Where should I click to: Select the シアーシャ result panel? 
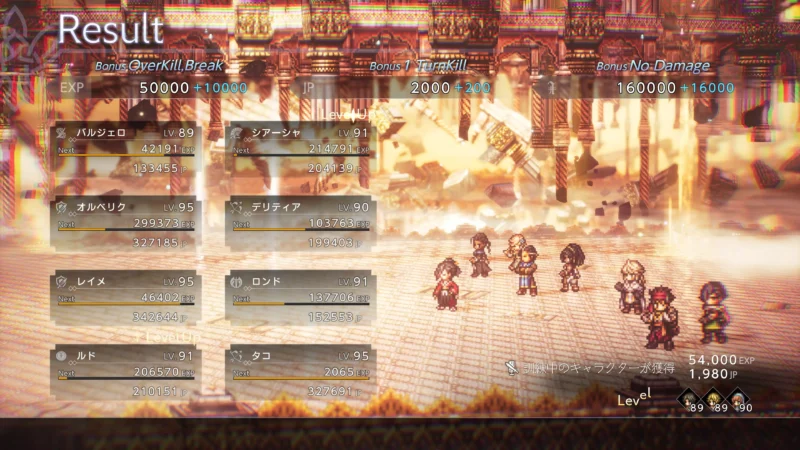299,149
